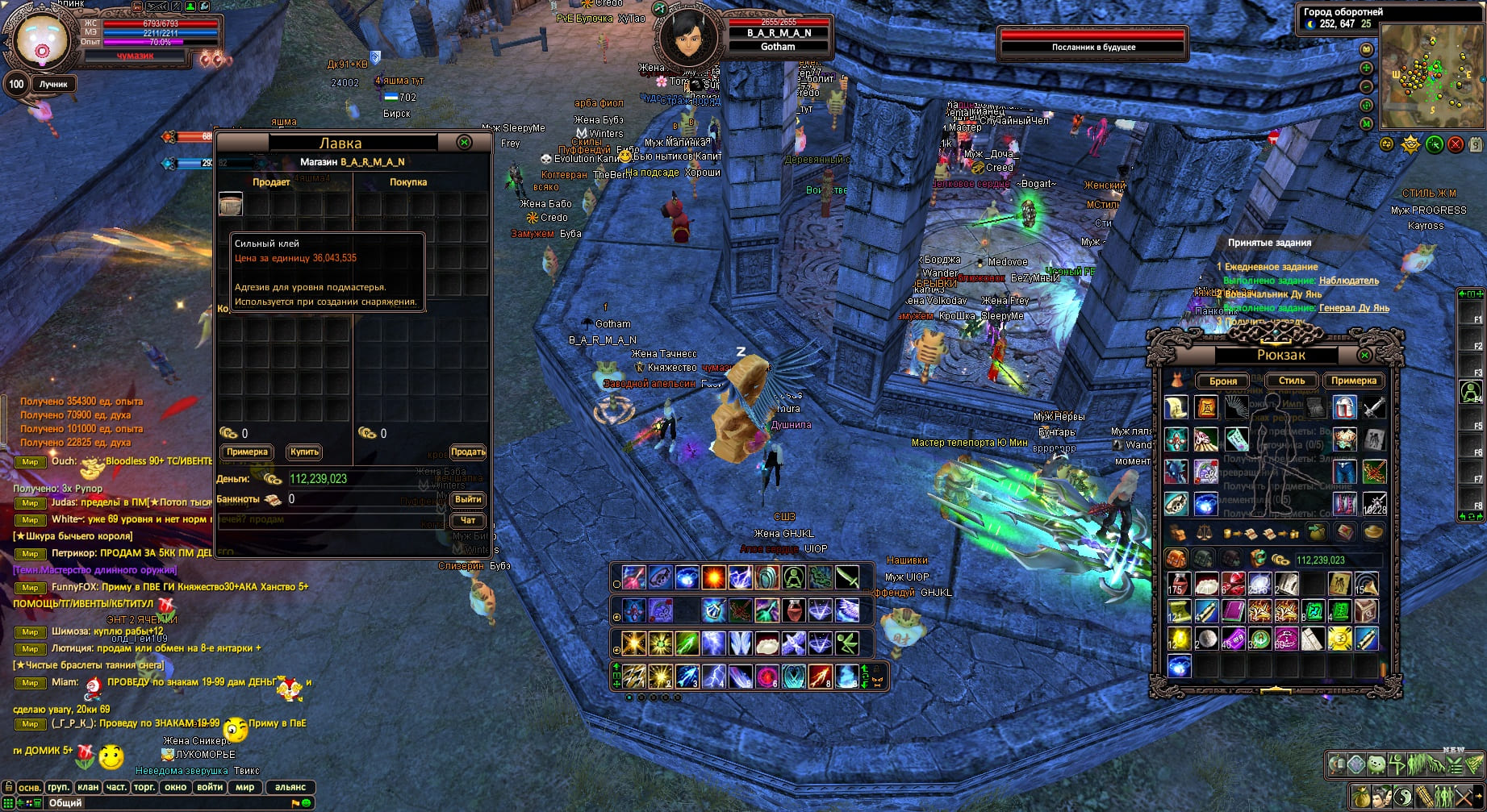This screenshot has height=812, width=1487.
Task: Select the Сильный клей item in shop
Action: click(231, 204)
